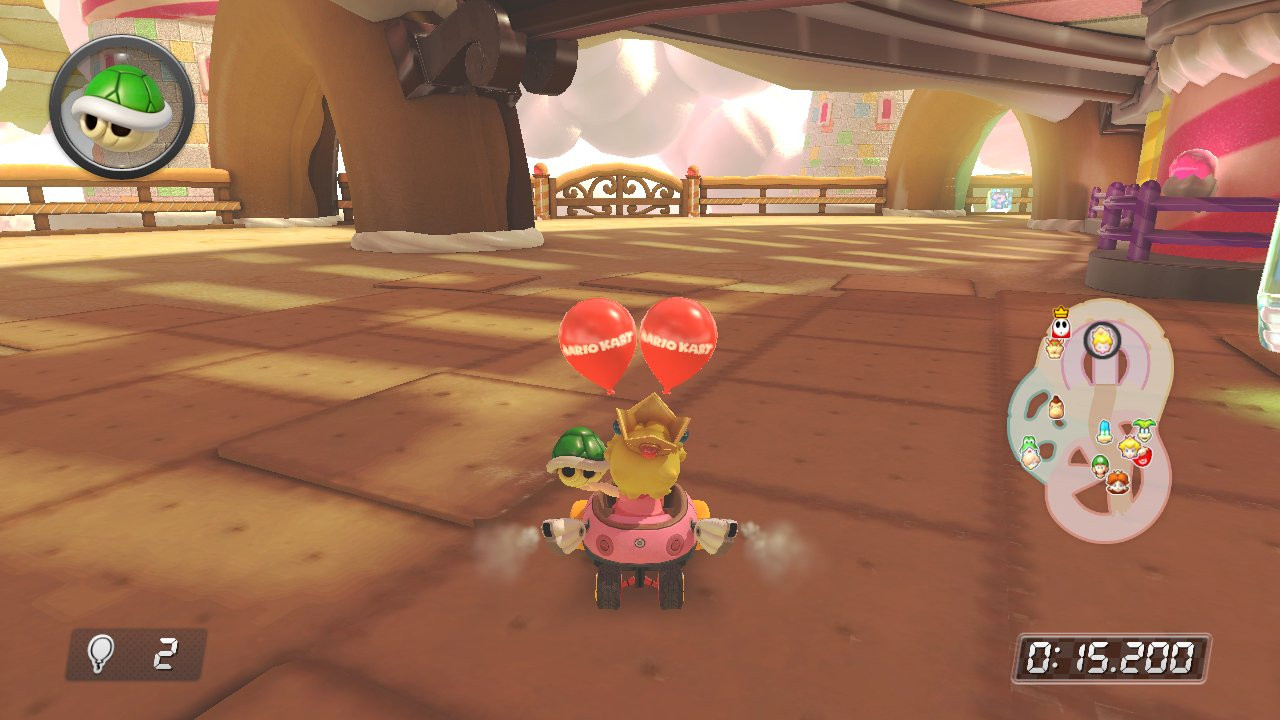Select the Iggy Koopa icon on the minimap
The height and width of the screenshot is (720, 1280).
click(1142, 432)
